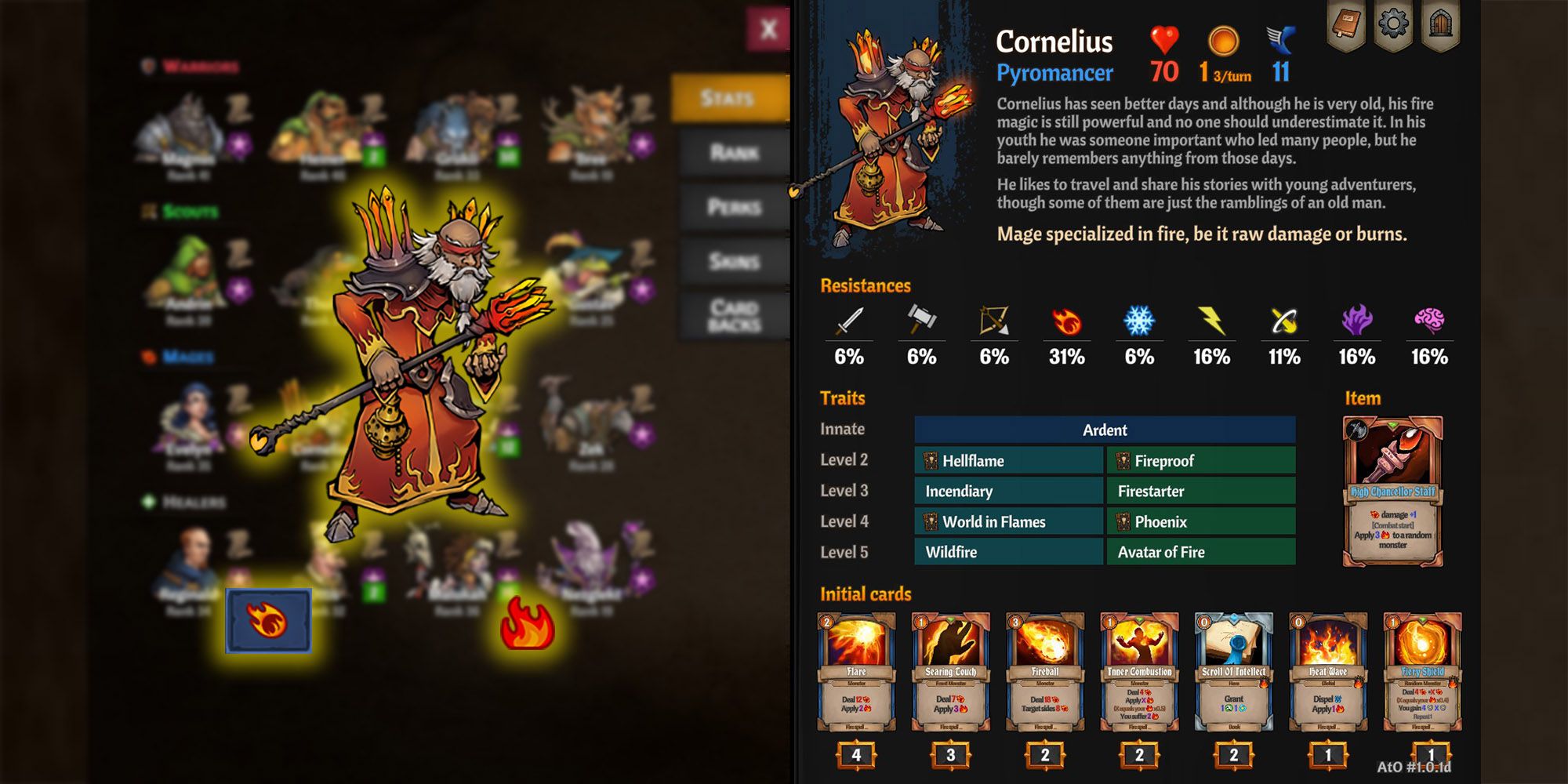View the Fireball initial card

pos(1045,673)
